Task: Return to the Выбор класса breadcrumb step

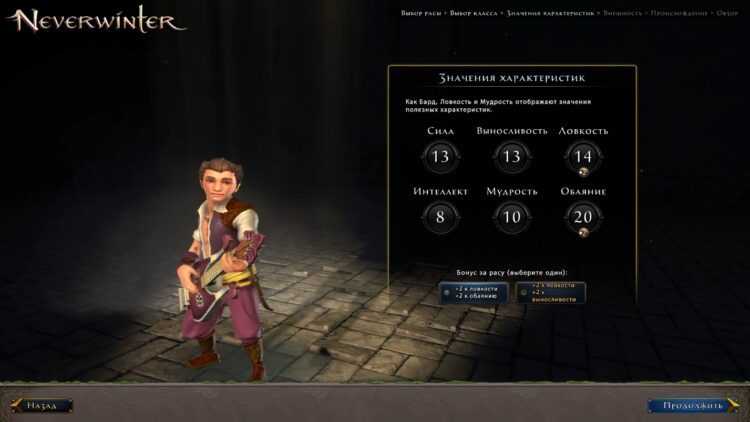Action: 475,12
